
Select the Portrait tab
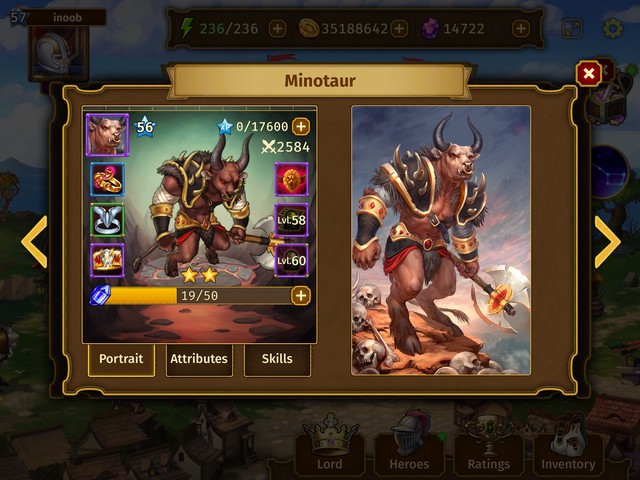(x=121, y=359)
